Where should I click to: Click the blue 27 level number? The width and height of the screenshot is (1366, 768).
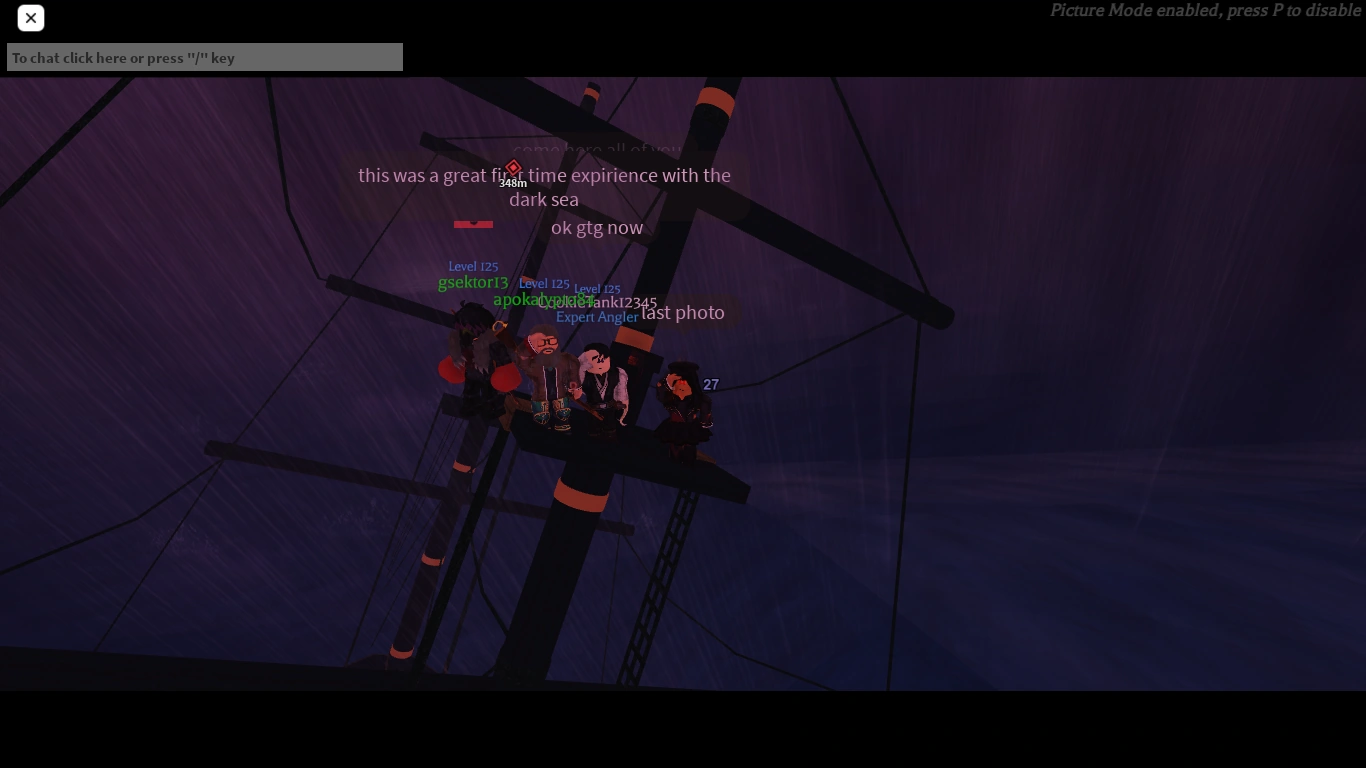click(711, 384)
